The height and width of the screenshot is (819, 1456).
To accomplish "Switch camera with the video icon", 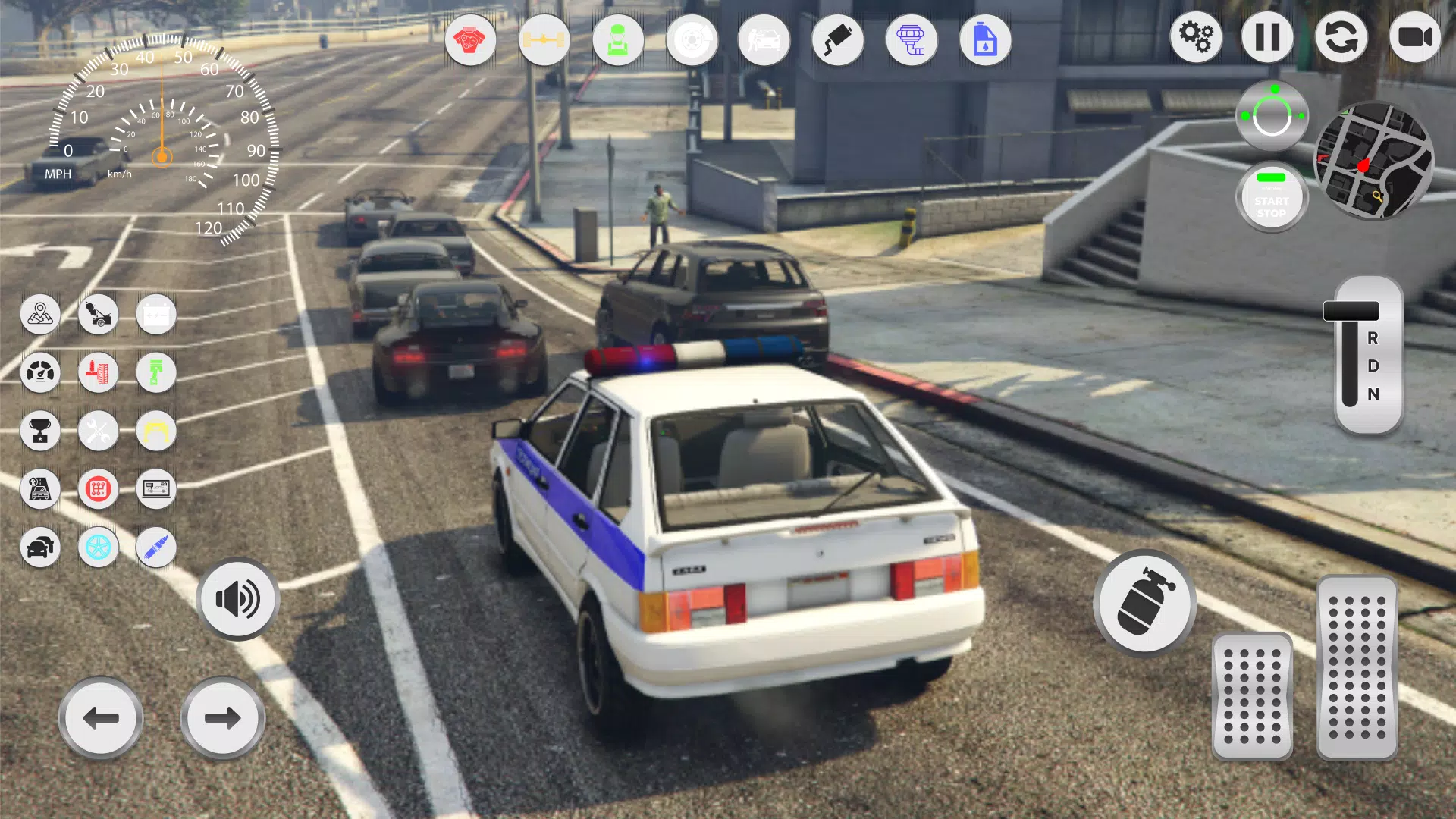I will pos(1417,36).
